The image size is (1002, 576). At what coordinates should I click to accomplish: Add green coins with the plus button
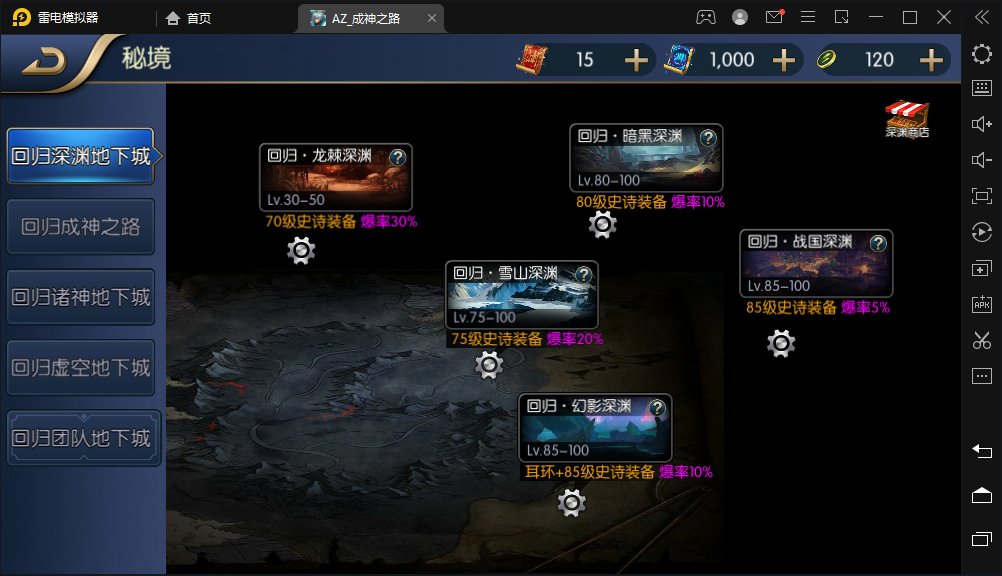coord(931,60)
